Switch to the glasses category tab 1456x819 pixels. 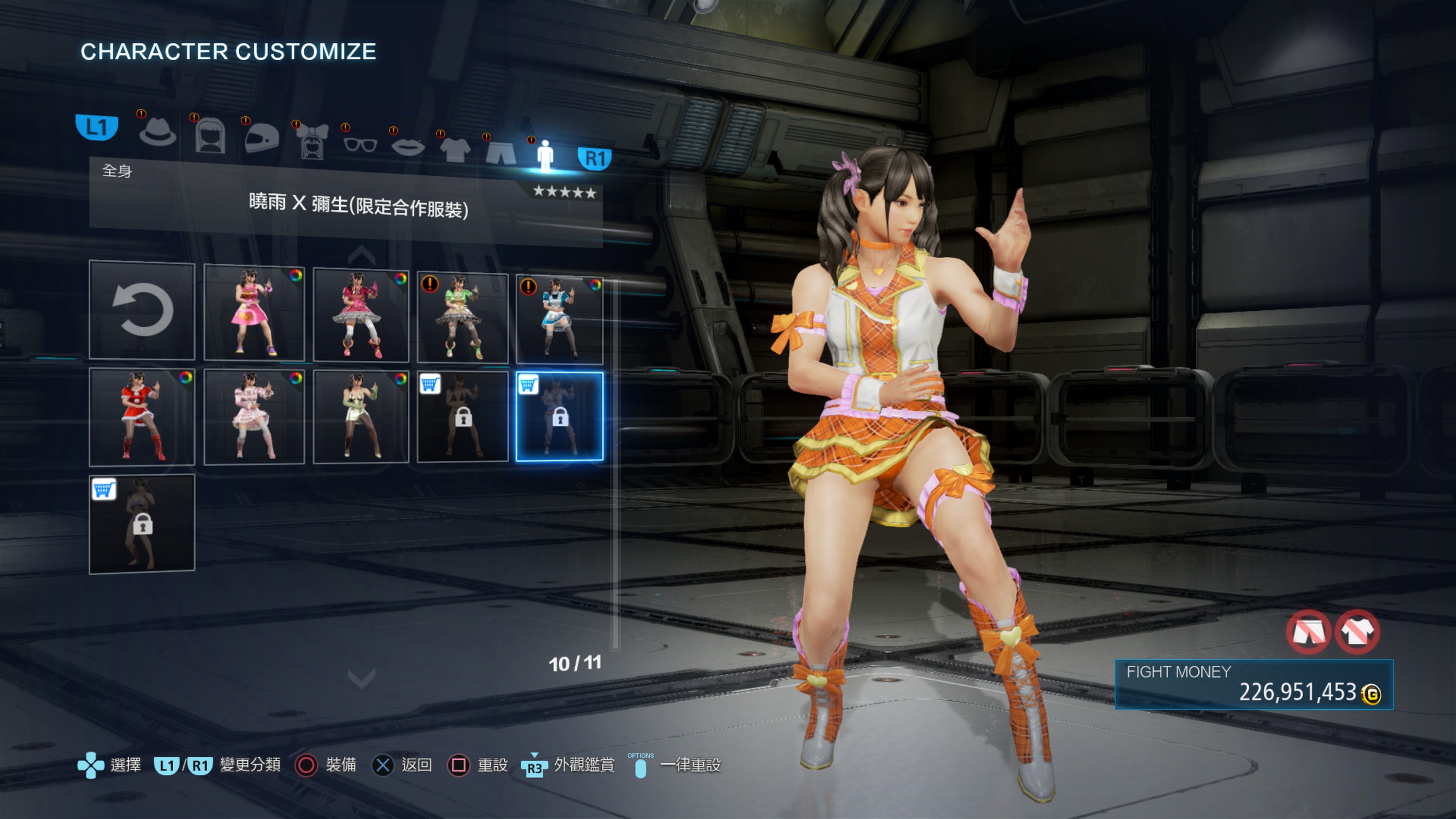click(360, 145)
